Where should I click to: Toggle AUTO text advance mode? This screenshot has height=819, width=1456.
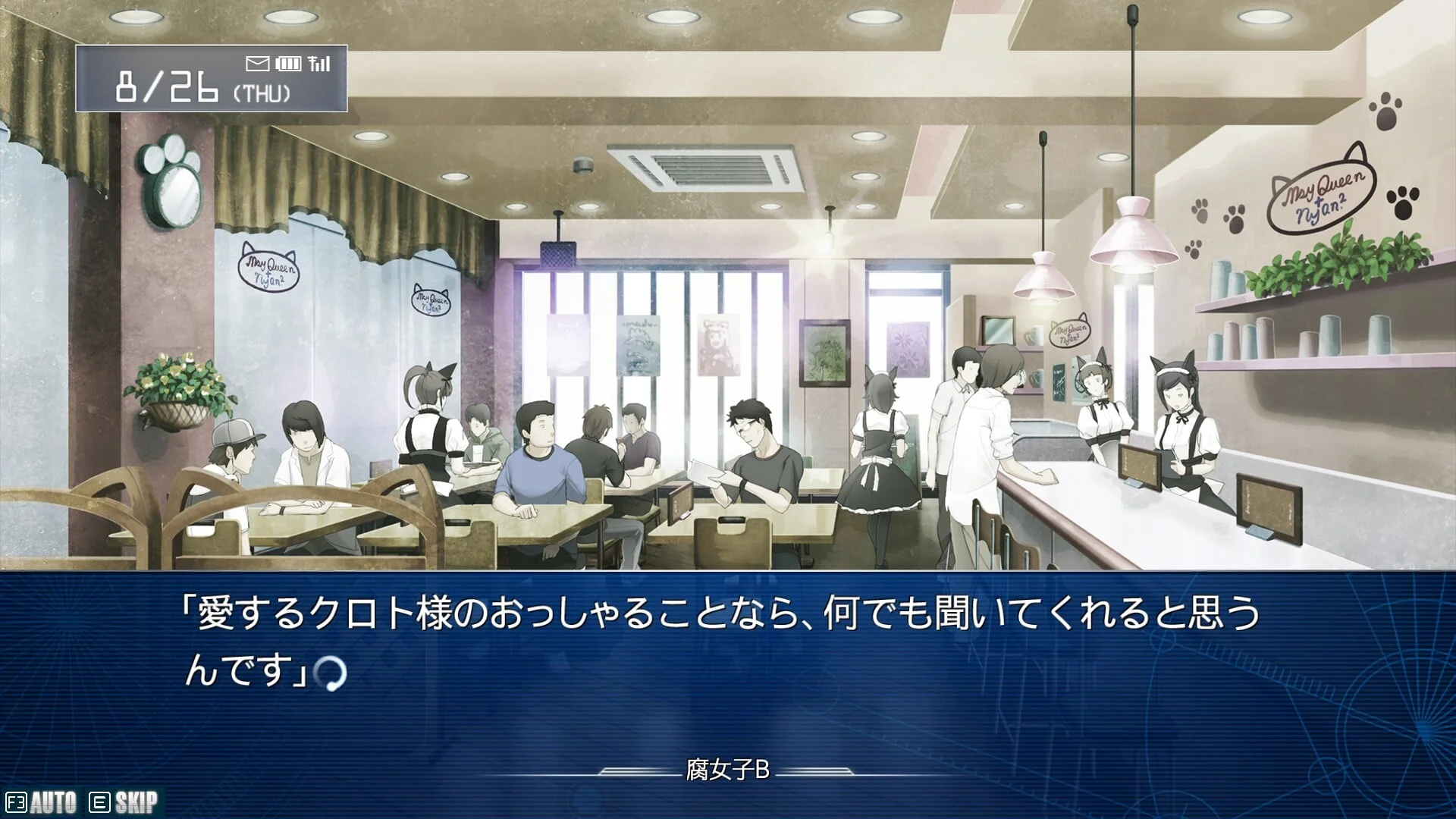[42, 802]
